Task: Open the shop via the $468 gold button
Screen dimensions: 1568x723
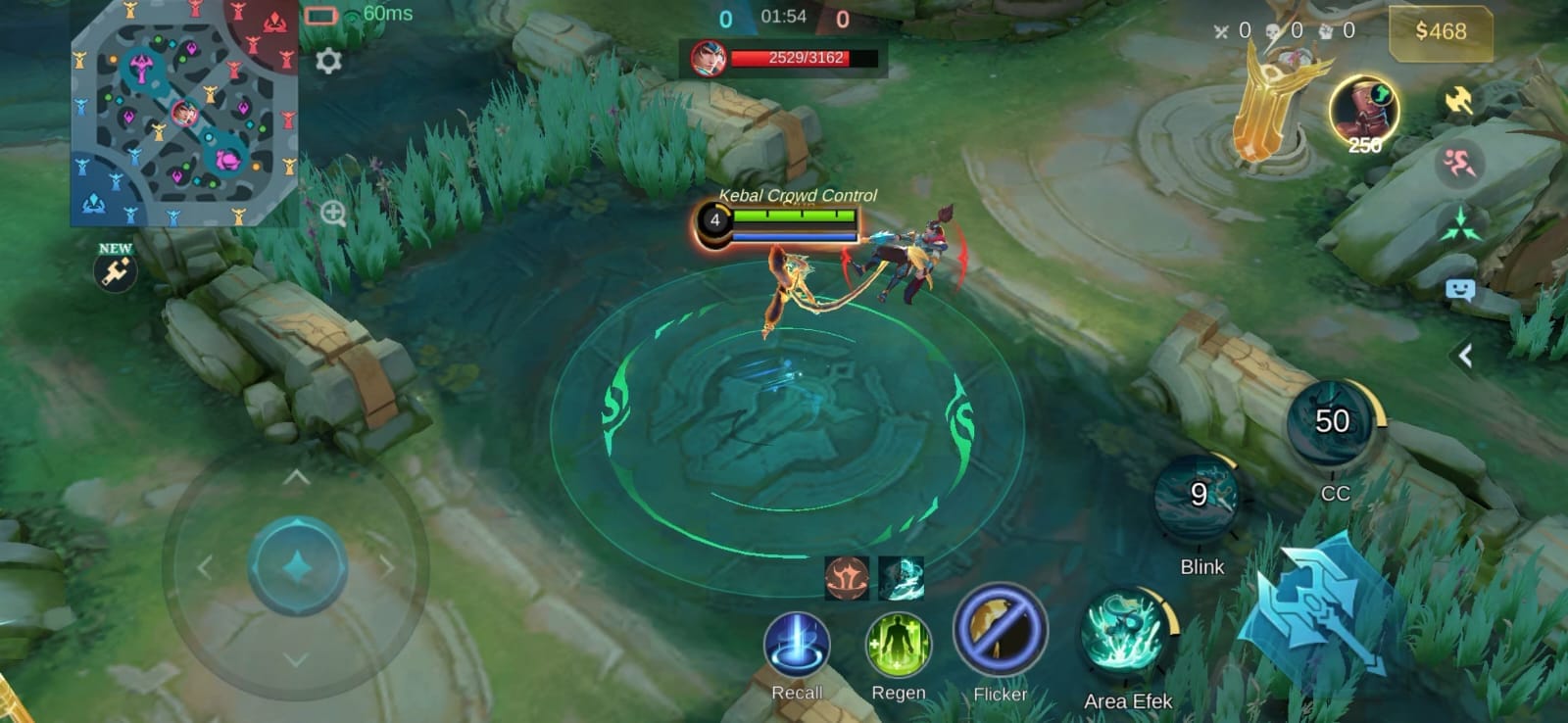Action: 1440,31
